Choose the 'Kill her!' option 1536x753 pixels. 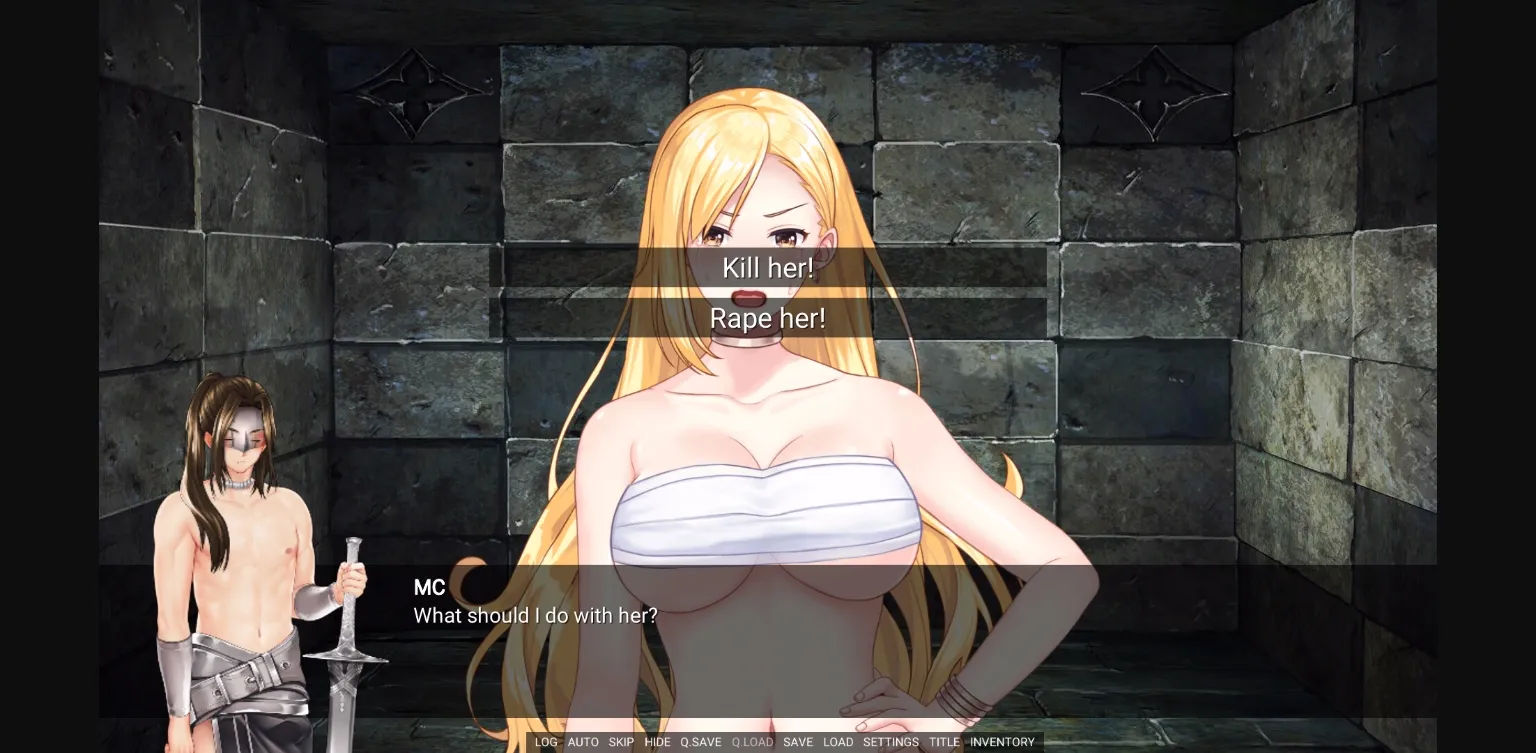[x=767, y=268]
